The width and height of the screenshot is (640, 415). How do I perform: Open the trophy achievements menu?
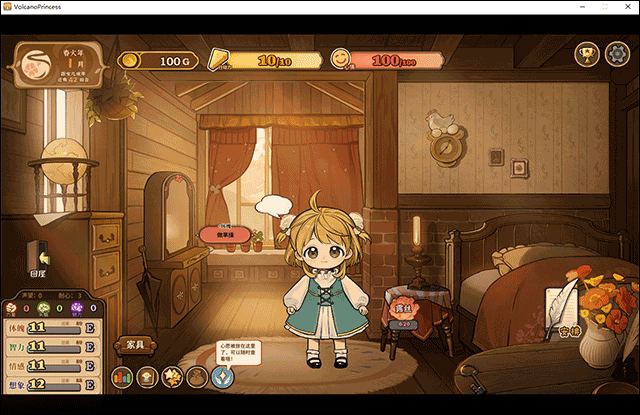coord(586,56)
